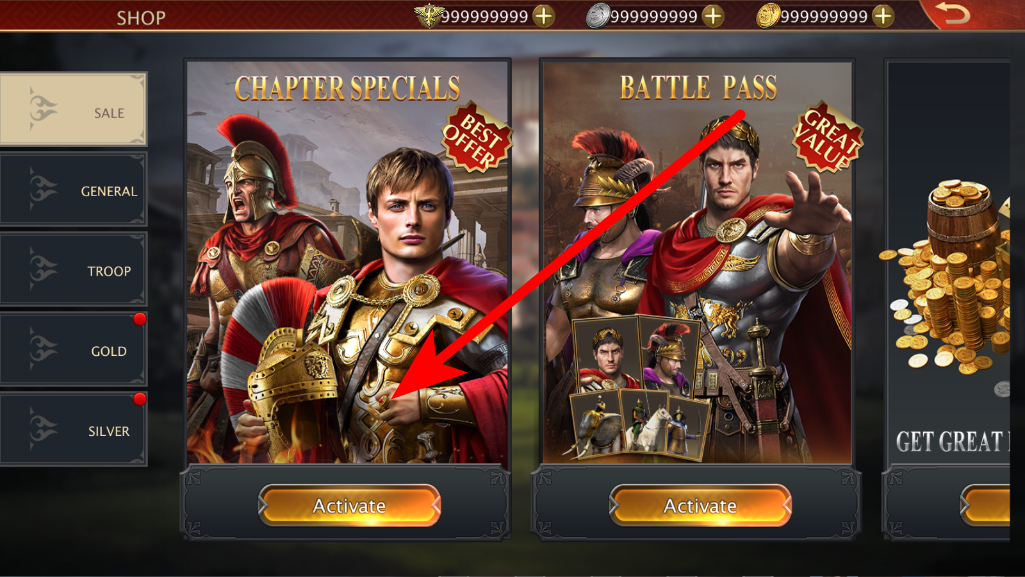
Task: Show the GOLD shop category
Action: 74,350
